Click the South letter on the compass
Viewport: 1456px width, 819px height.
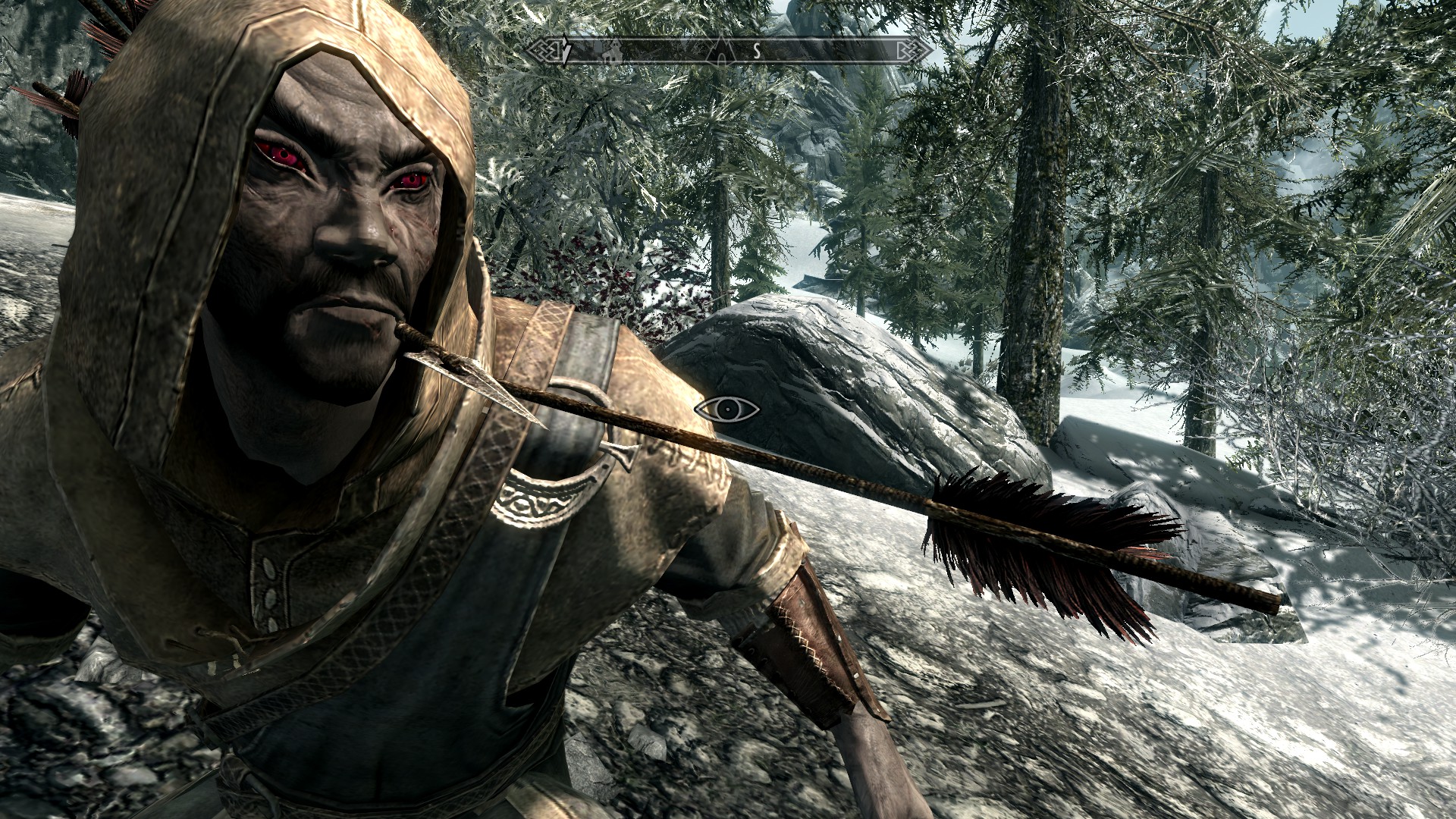tap(756, 51)
